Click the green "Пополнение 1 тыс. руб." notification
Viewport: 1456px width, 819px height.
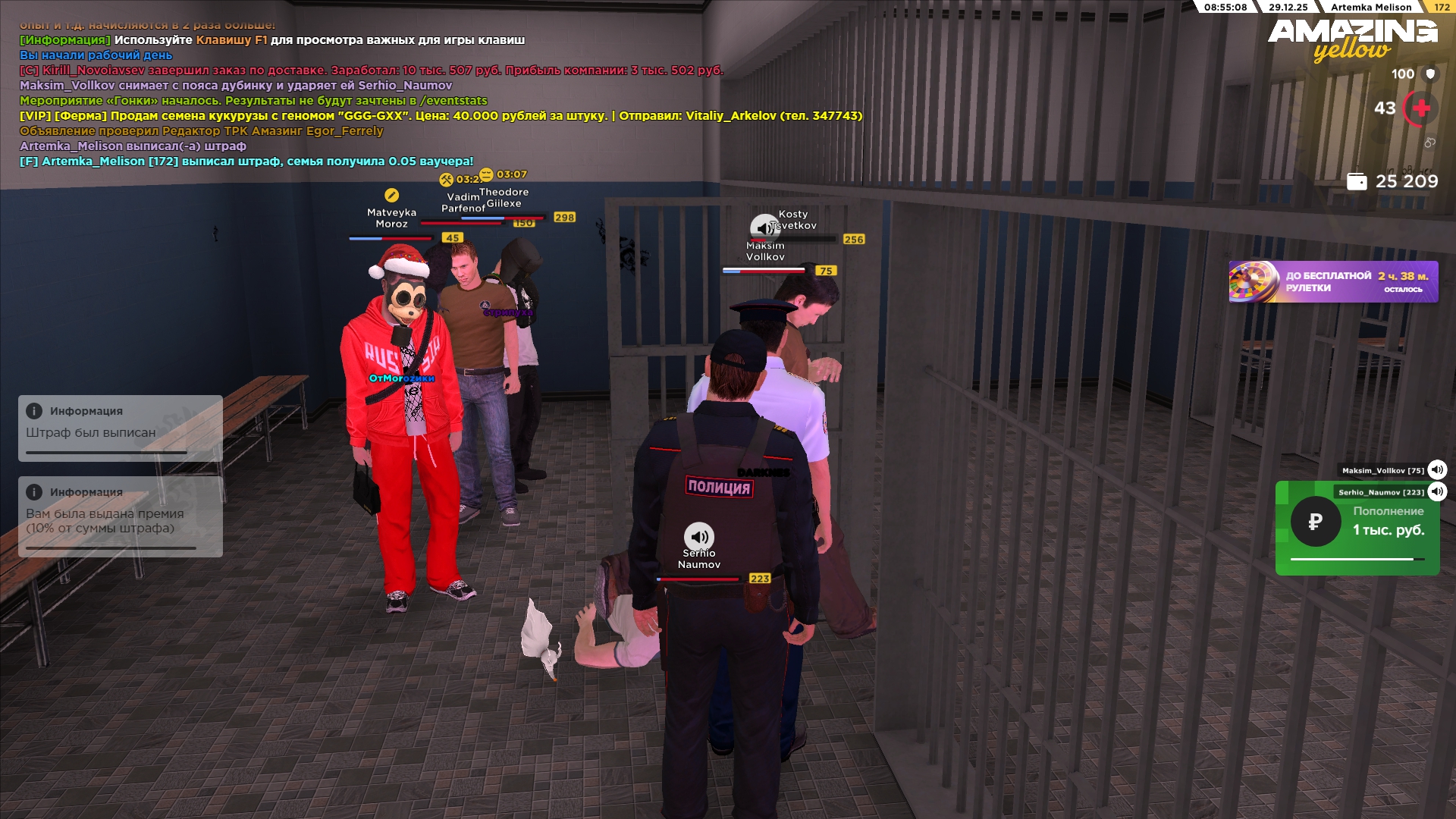tap(1357, 529)
